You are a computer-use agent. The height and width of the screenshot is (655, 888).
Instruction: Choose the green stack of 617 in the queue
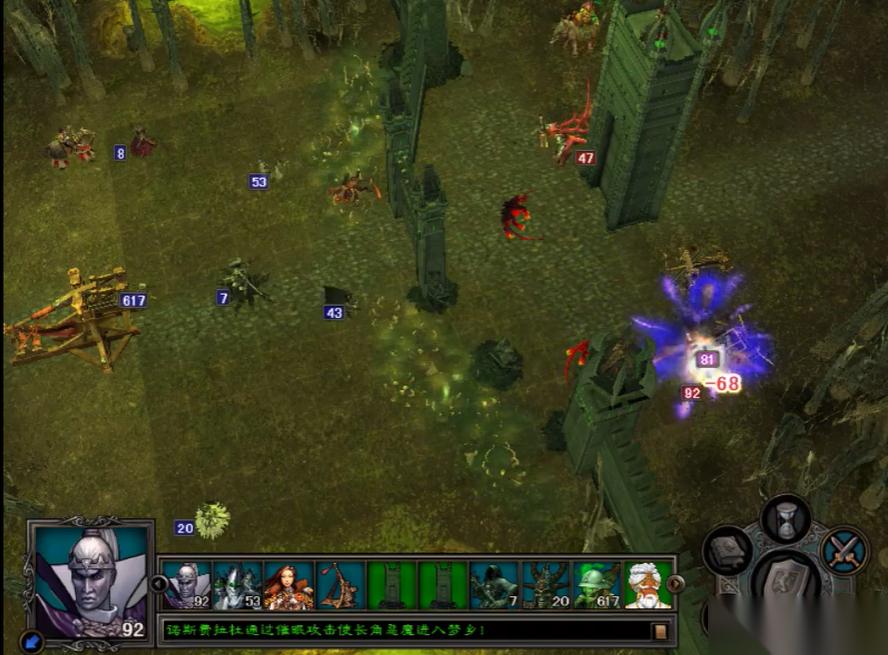pyautogui.click(x=597, y=585)
